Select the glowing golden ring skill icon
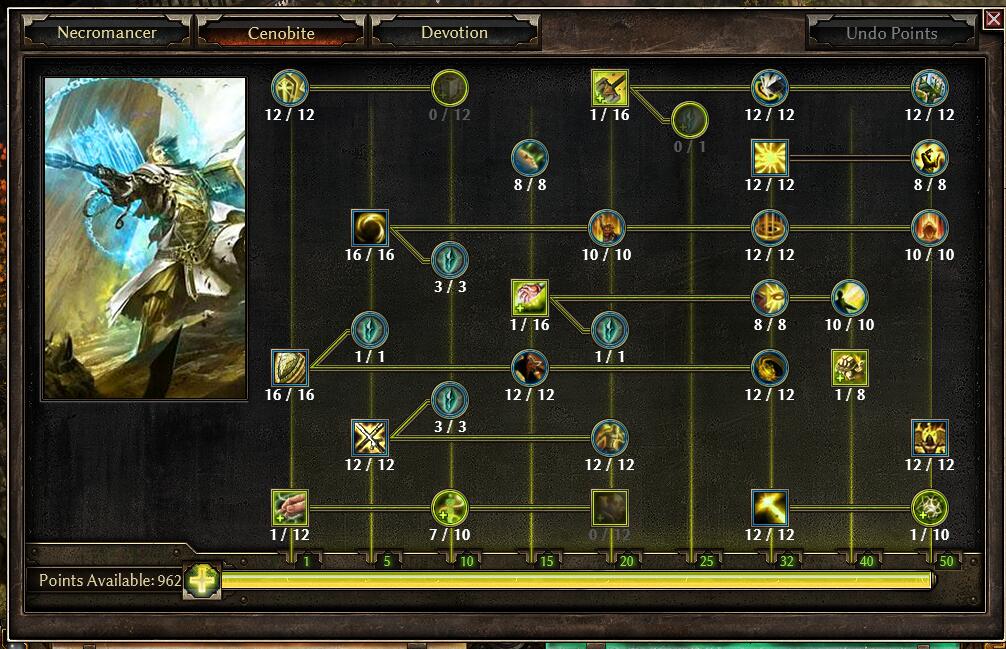Image resolution: width=1006 pixels, height=649 pixels. [770, 228]
